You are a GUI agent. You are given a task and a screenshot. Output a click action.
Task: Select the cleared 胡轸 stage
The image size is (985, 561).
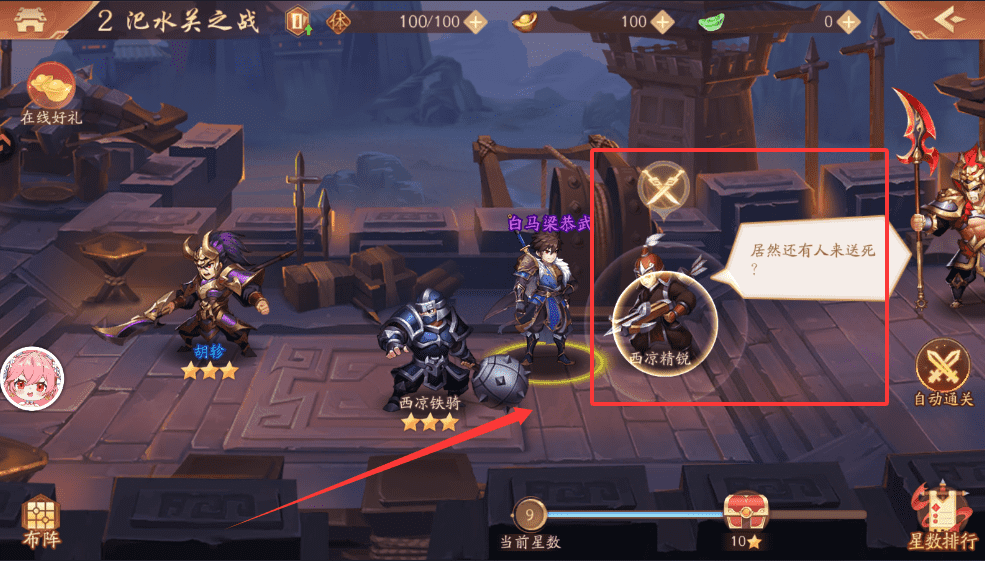click(x=212, y=300)
